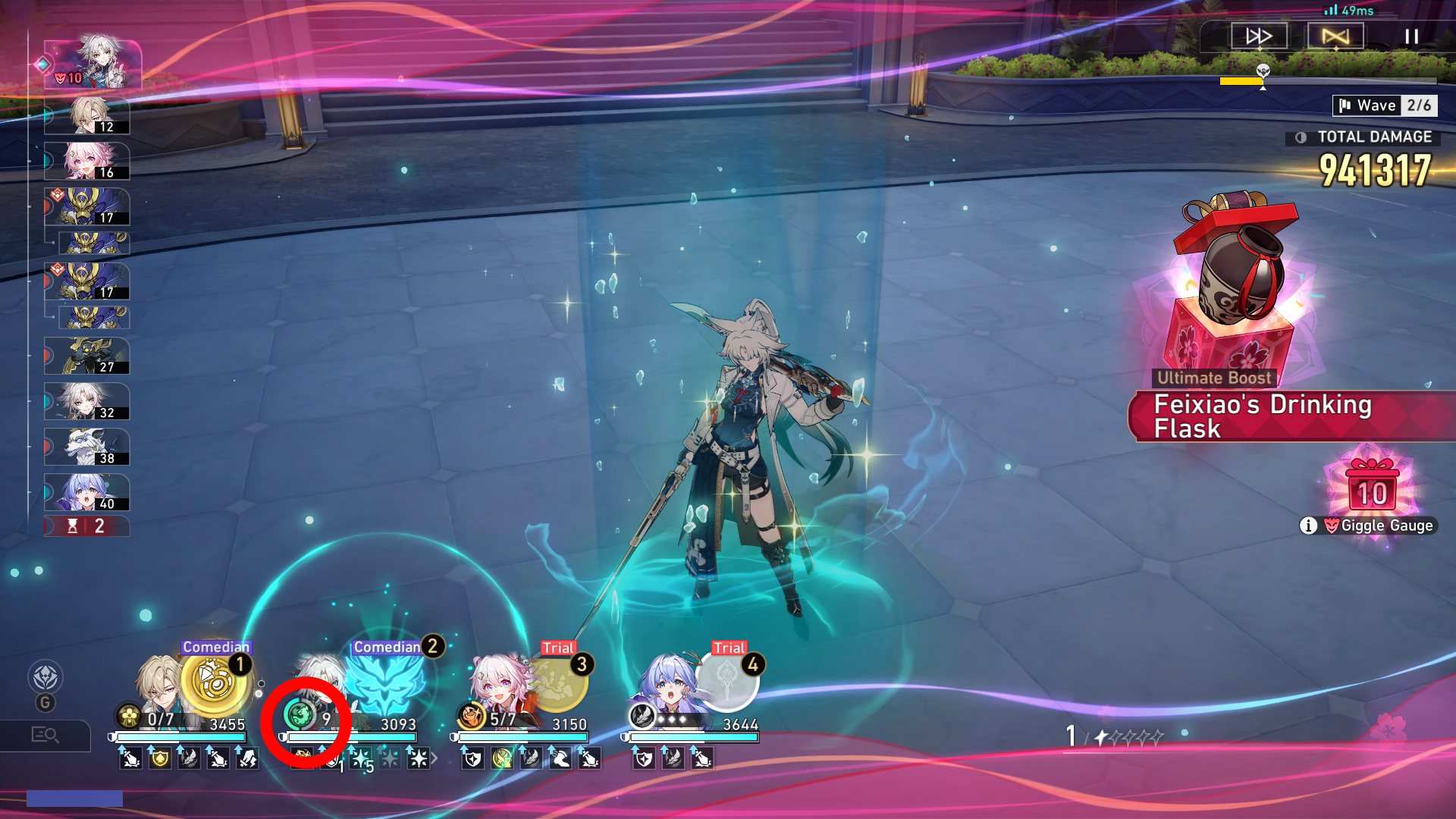Click the yellow enemy gauge bar
Screen dimensions: 1456x819
point(1242,81)
